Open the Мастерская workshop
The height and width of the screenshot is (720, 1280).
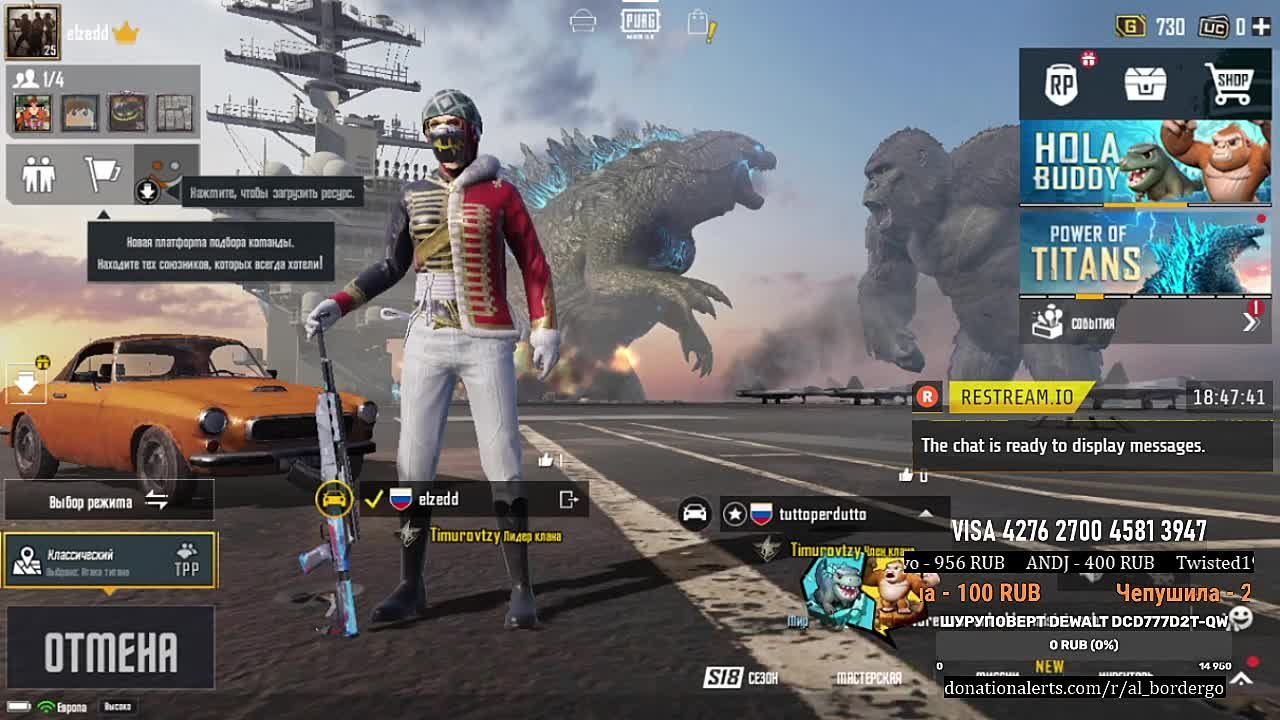click(x=868, y=678)
